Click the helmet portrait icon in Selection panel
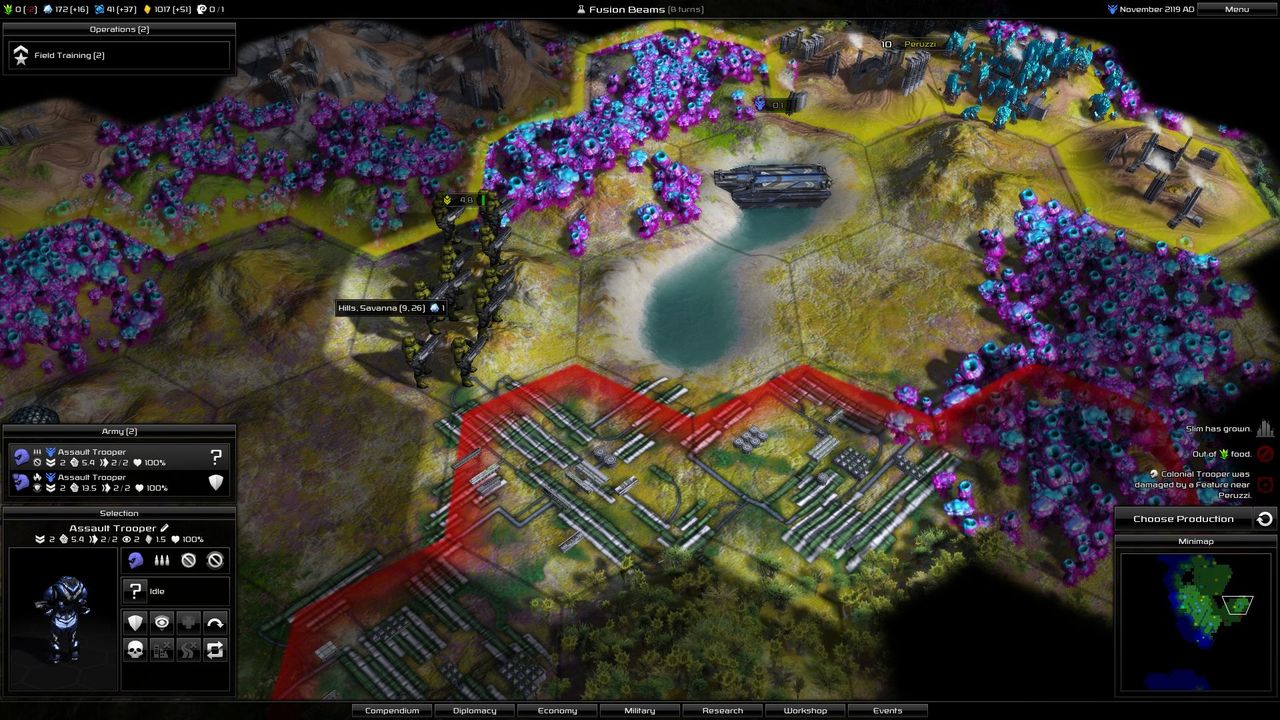The height and width of the screenshot is (720, 1280). tap(137, 560)
